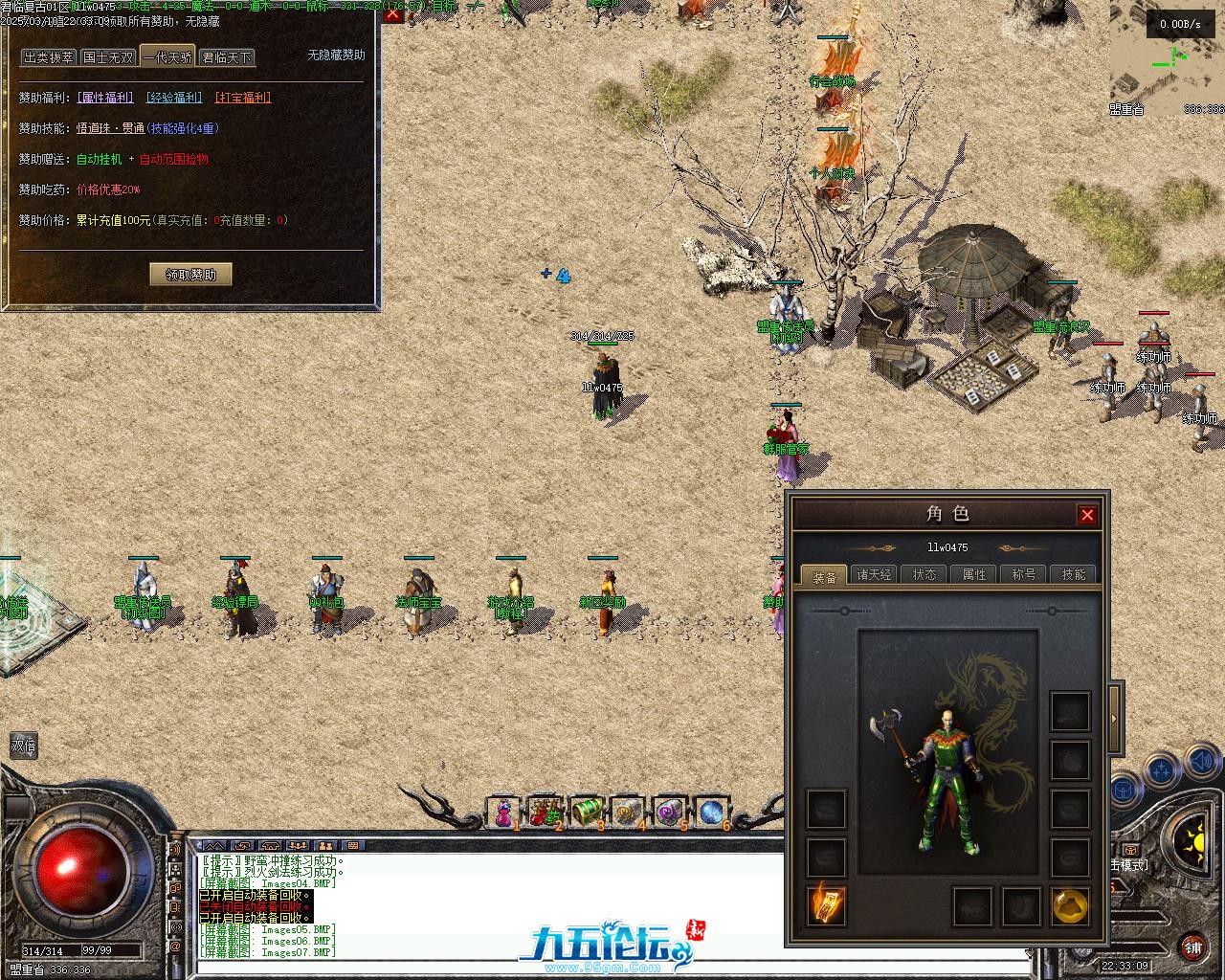Open the 君临天下 sponsor tab
Image resolution: width=1225 pixels, height=980 pixels.
pyautogui.click(x=227, y=57)
